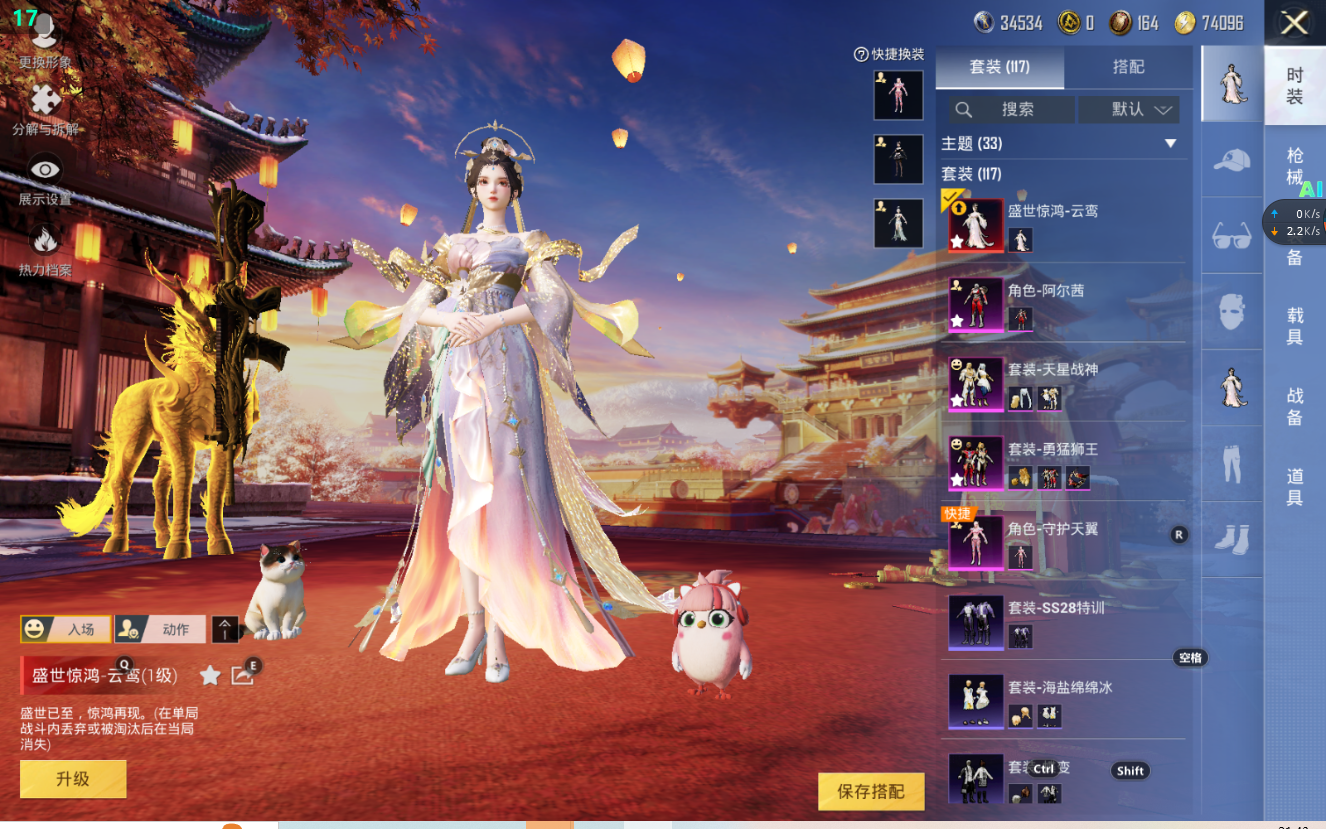This screenshot has height=829, width=1326.
Task: Switch to the 搭配 tab
Action: (1128, 67)
